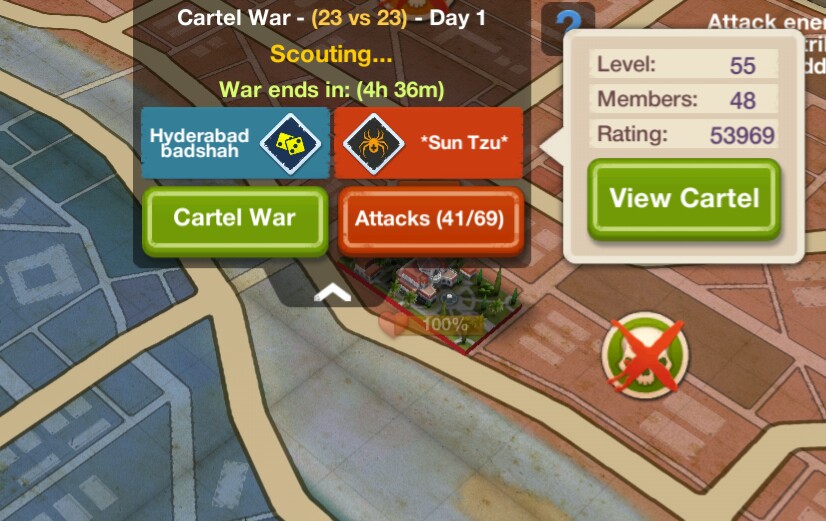The height and width of the screenshot is (521, 826).
Task: Show the Attacks (41/69) list
Action: [x=429, y=217]
